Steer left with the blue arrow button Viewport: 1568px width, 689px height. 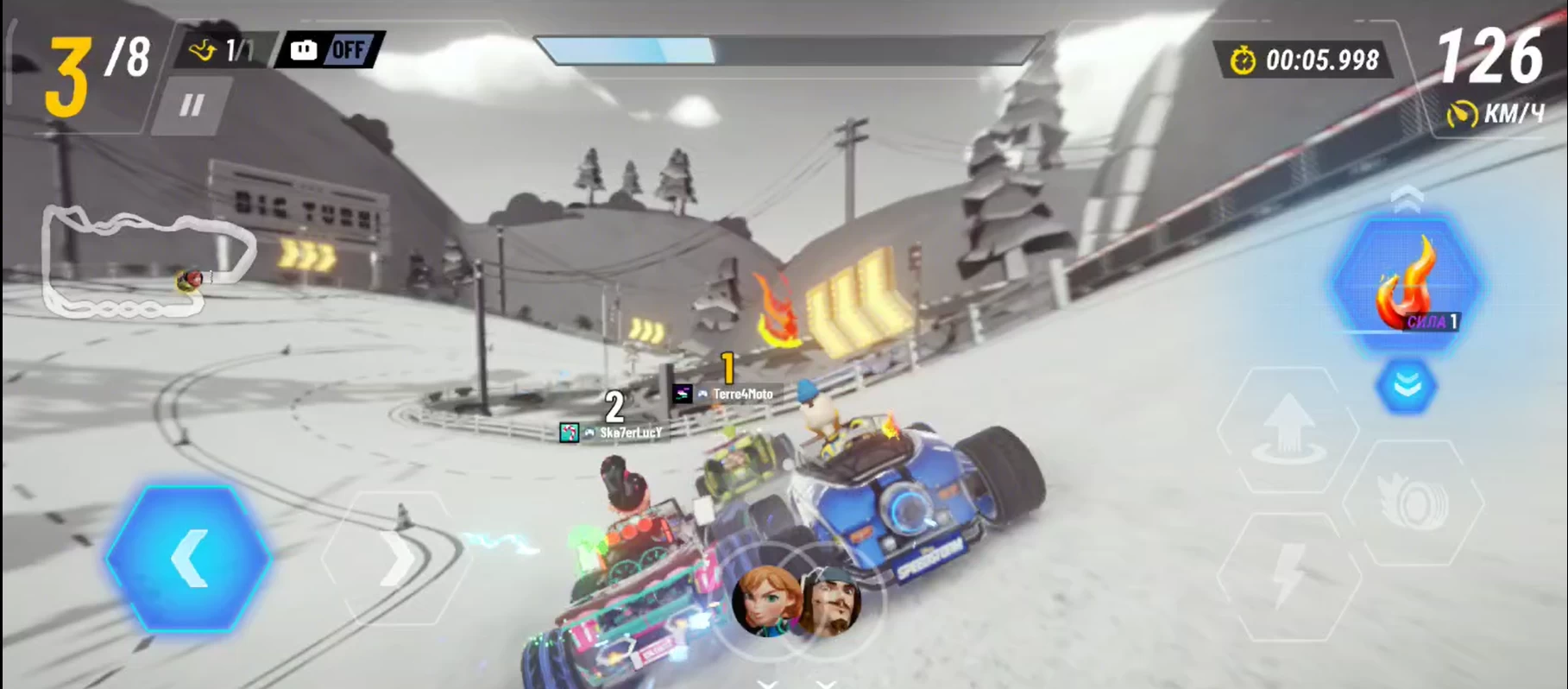[189, 559]
